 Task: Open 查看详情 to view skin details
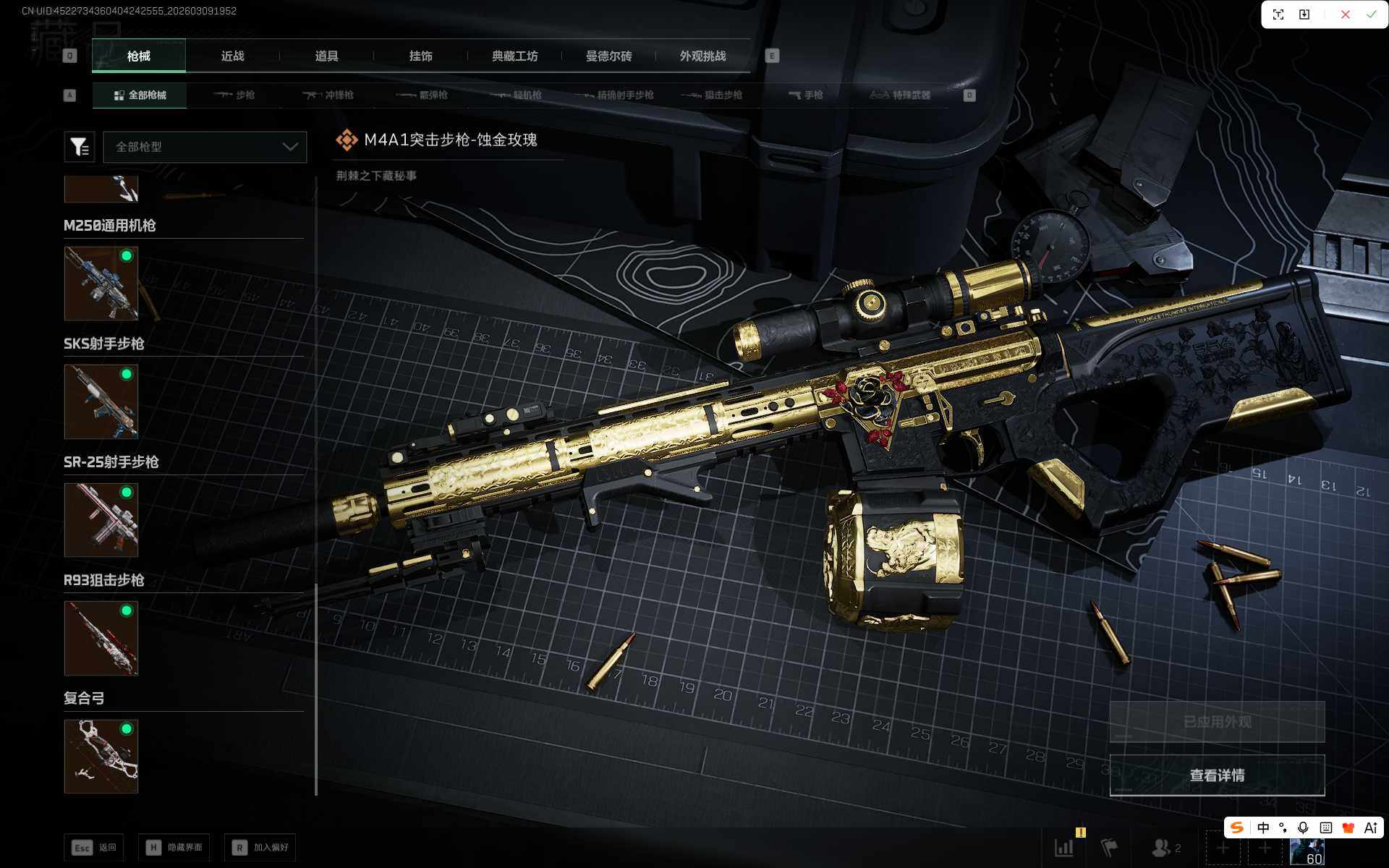coord(1217,775)
